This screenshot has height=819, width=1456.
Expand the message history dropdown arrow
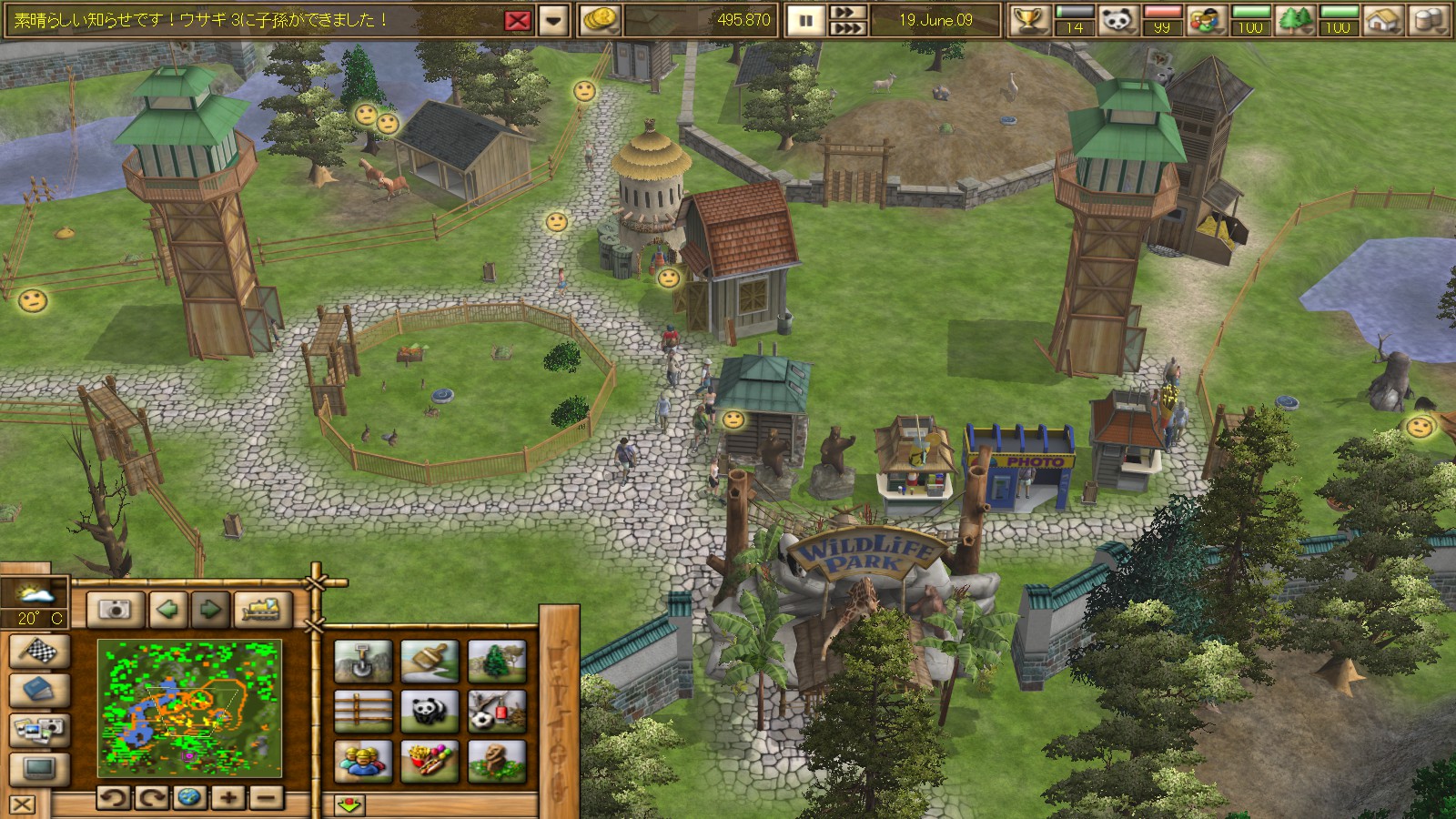tap(553, 20)
